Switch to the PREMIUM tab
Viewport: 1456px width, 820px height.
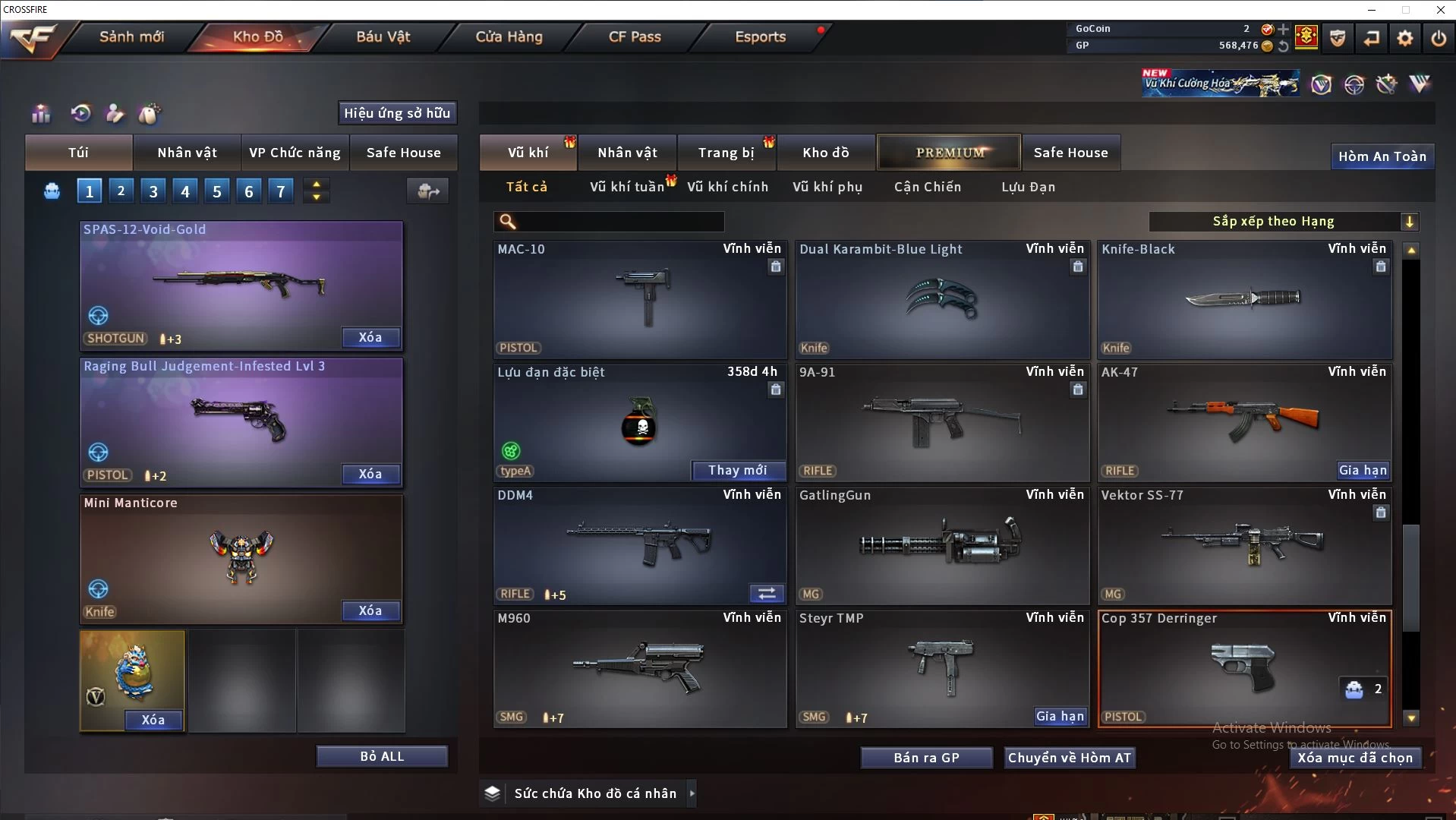click(949, 153)
